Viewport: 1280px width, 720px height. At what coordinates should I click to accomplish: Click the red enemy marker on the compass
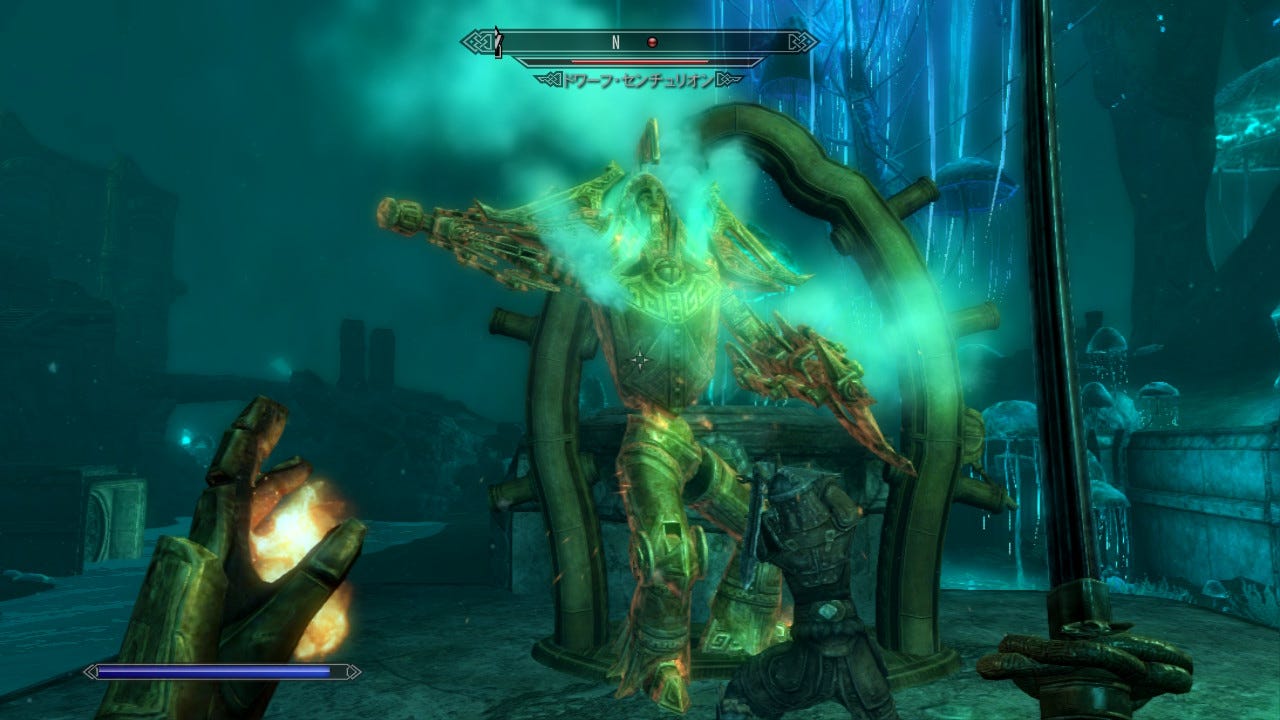[x=652, y=42]
